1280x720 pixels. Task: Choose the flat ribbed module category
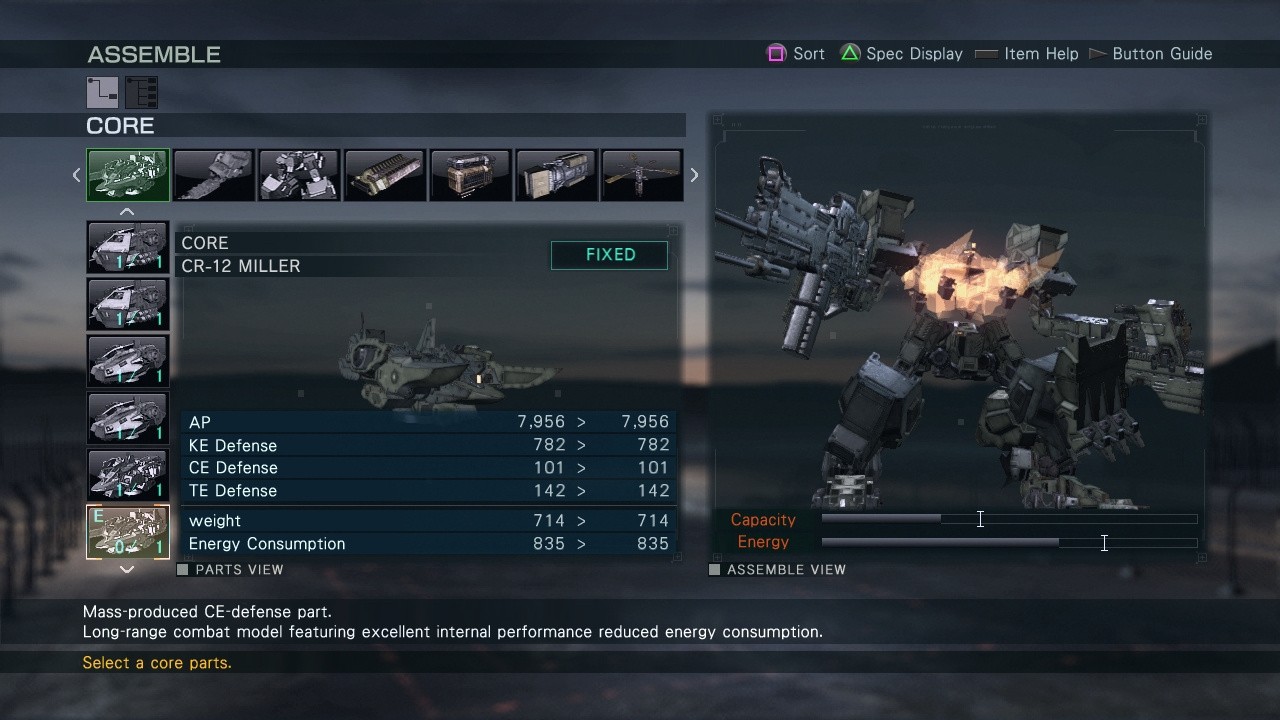(x=385, y=175)
